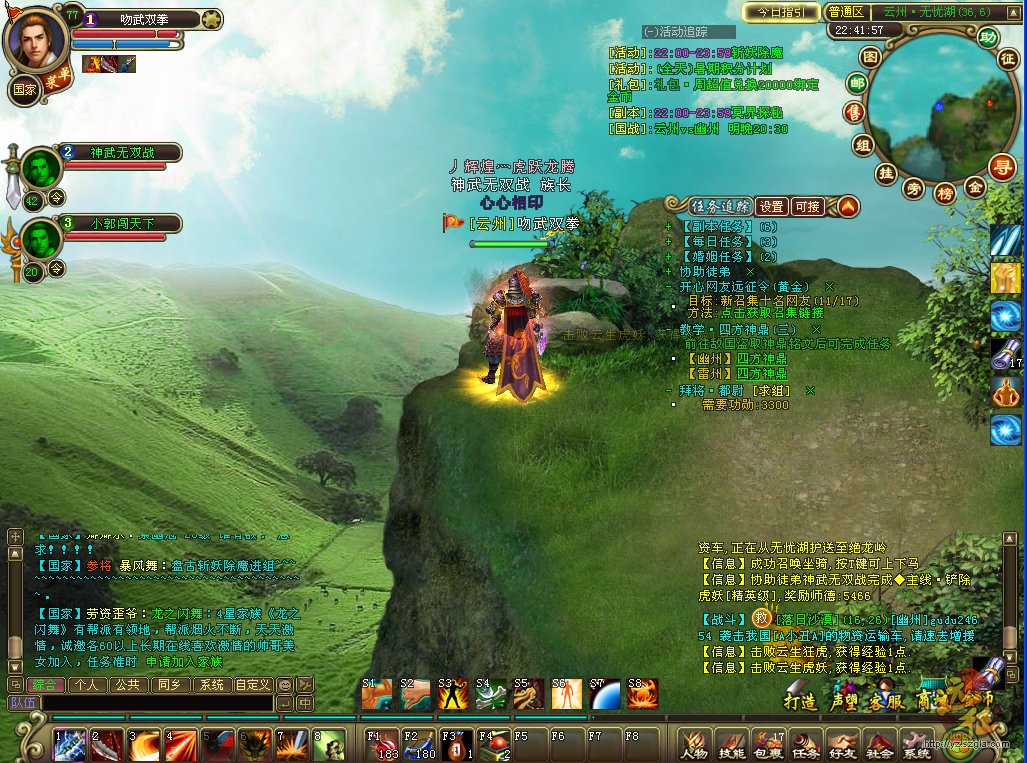Switch chat to the 个人 tab
The height and width of the screenshot is (763, 1027).
[87, 685]
